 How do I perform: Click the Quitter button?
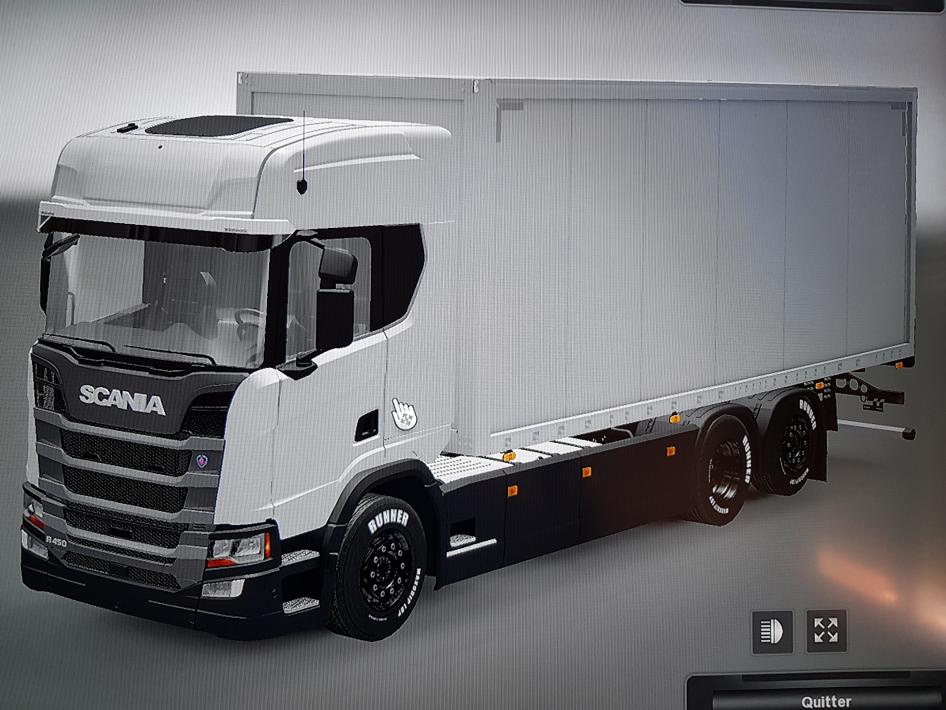tap(826, 699)
